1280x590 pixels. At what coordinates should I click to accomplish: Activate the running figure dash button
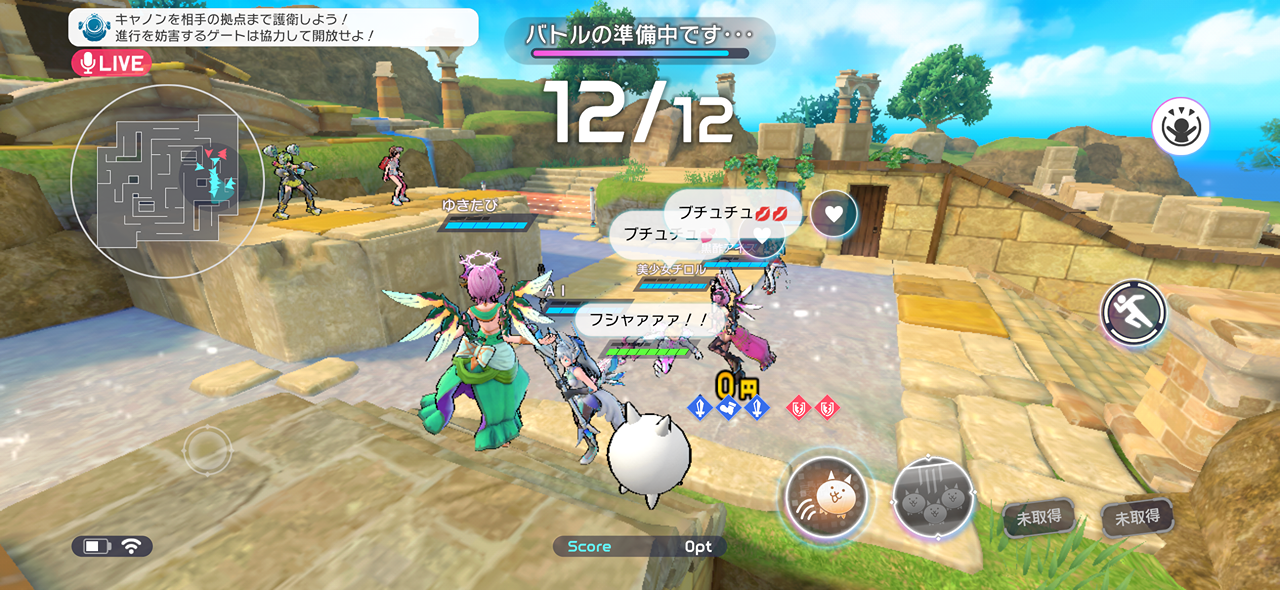[x=1134, y=313]
